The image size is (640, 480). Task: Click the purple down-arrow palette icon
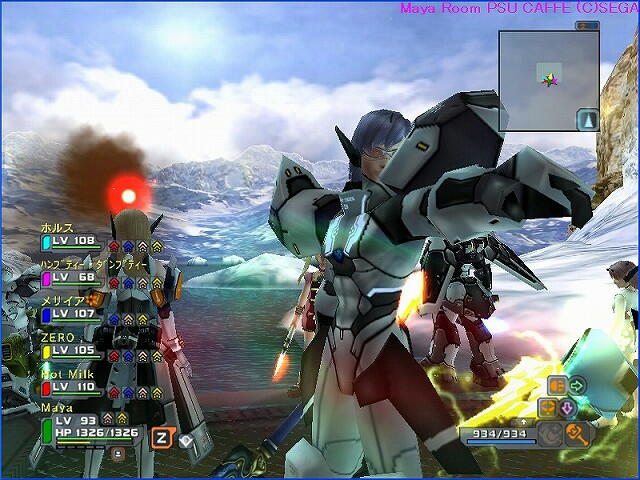coord(567,408)
